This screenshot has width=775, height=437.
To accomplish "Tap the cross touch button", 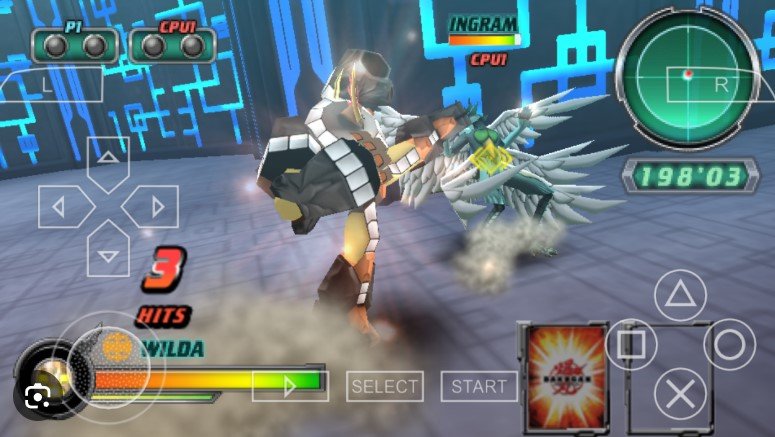I will (680, 394).
